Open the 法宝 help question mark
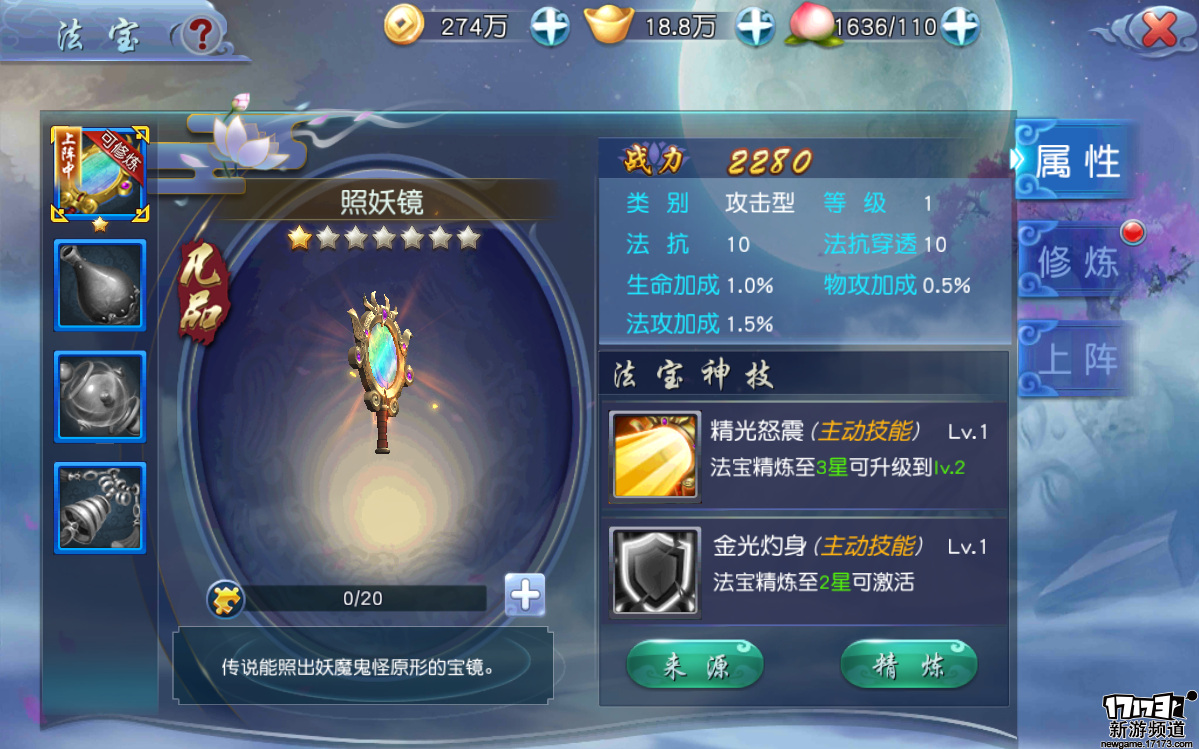Viewport: 1199px width, 749px height. coord(202,34)
